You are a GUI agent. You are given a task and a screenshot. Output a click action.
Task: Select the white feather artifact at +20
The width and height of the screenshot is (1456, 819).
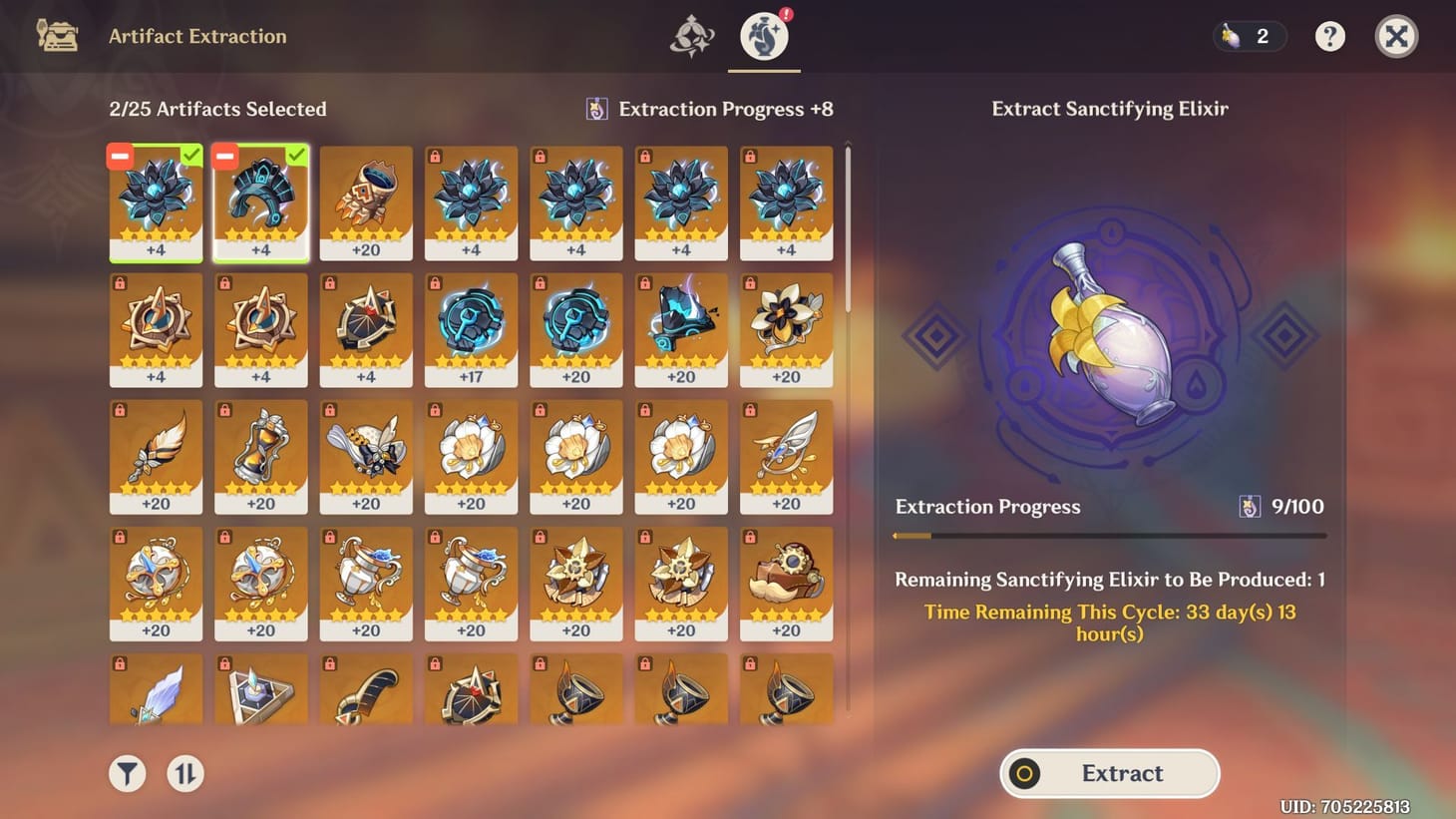(156, 456)
